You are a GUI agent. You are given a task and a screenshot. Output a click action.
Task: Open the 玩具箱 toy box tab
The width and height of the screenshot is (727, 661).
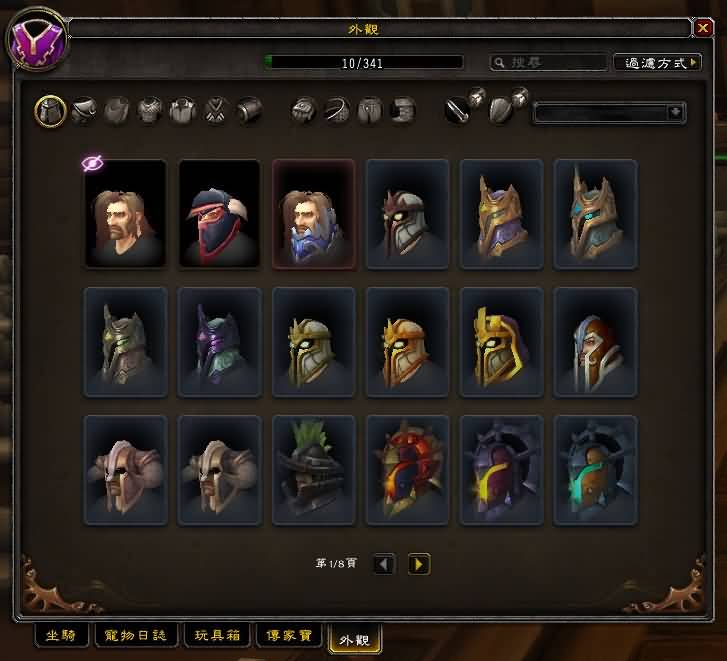click(218, 635)
